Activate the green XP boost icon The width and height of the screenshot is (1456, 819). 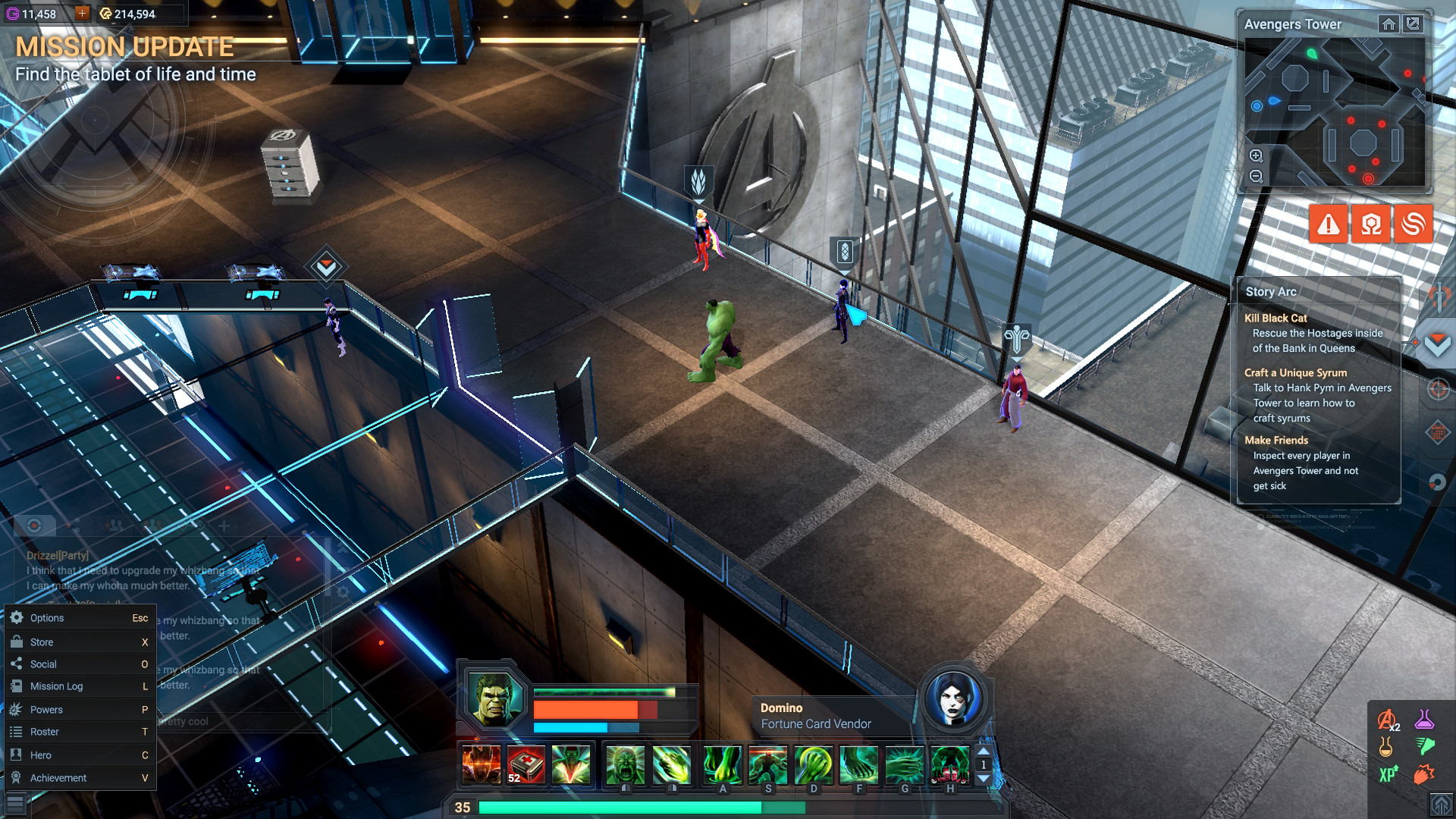tap(1389, 774)
